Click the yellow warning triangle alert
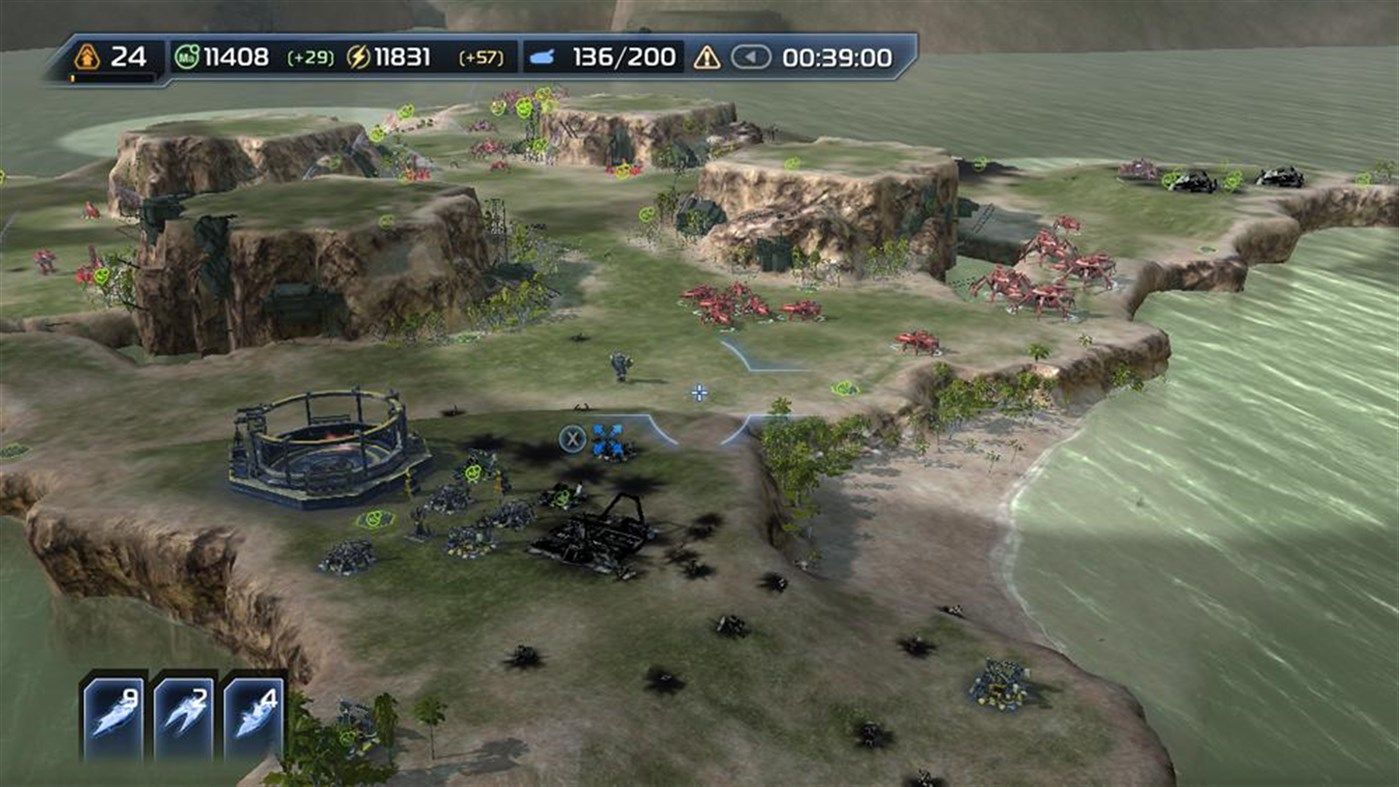 pos(707,58)
